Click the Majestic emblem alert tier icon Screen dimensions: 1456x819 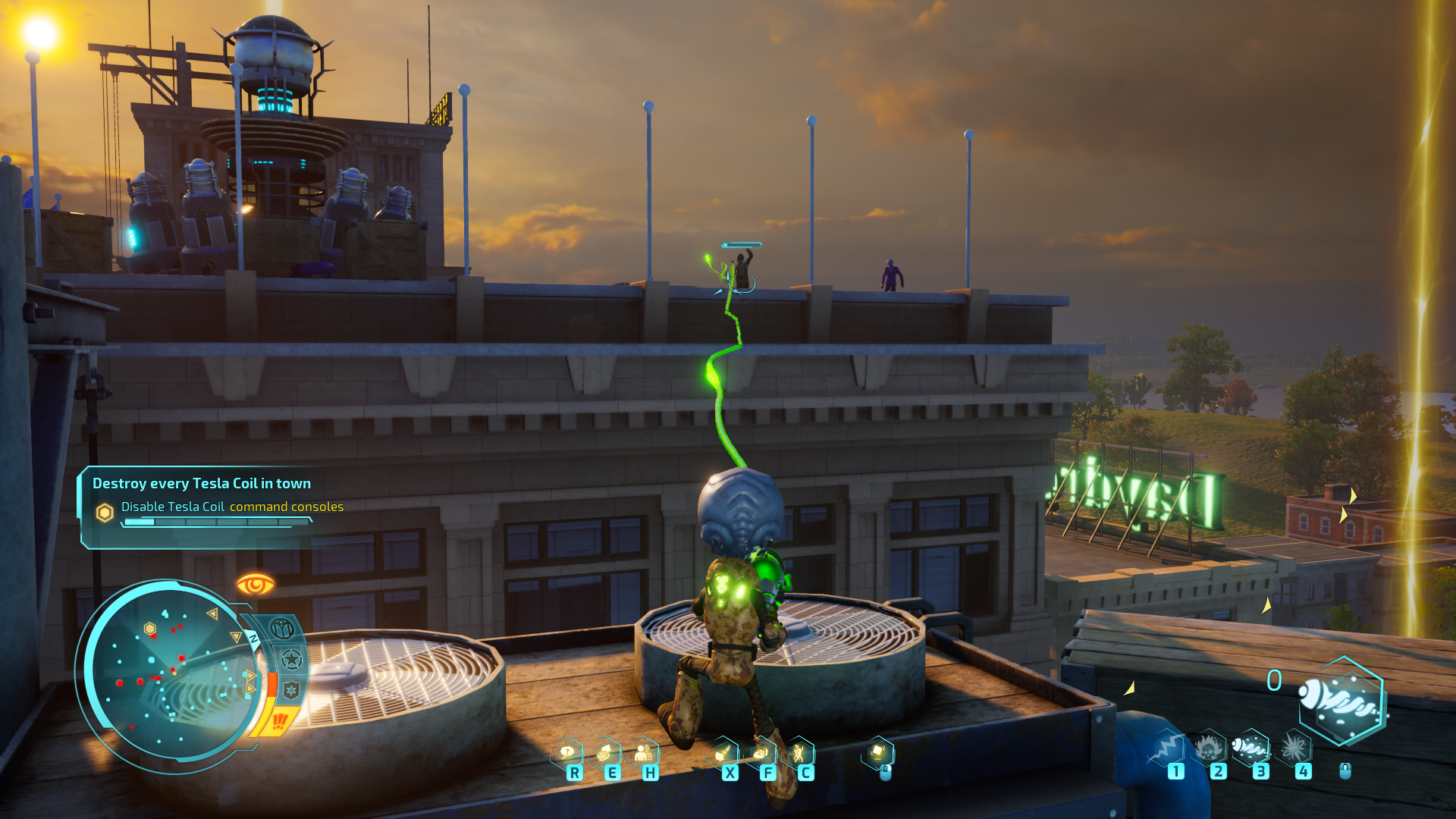click(x=282, y=629)
